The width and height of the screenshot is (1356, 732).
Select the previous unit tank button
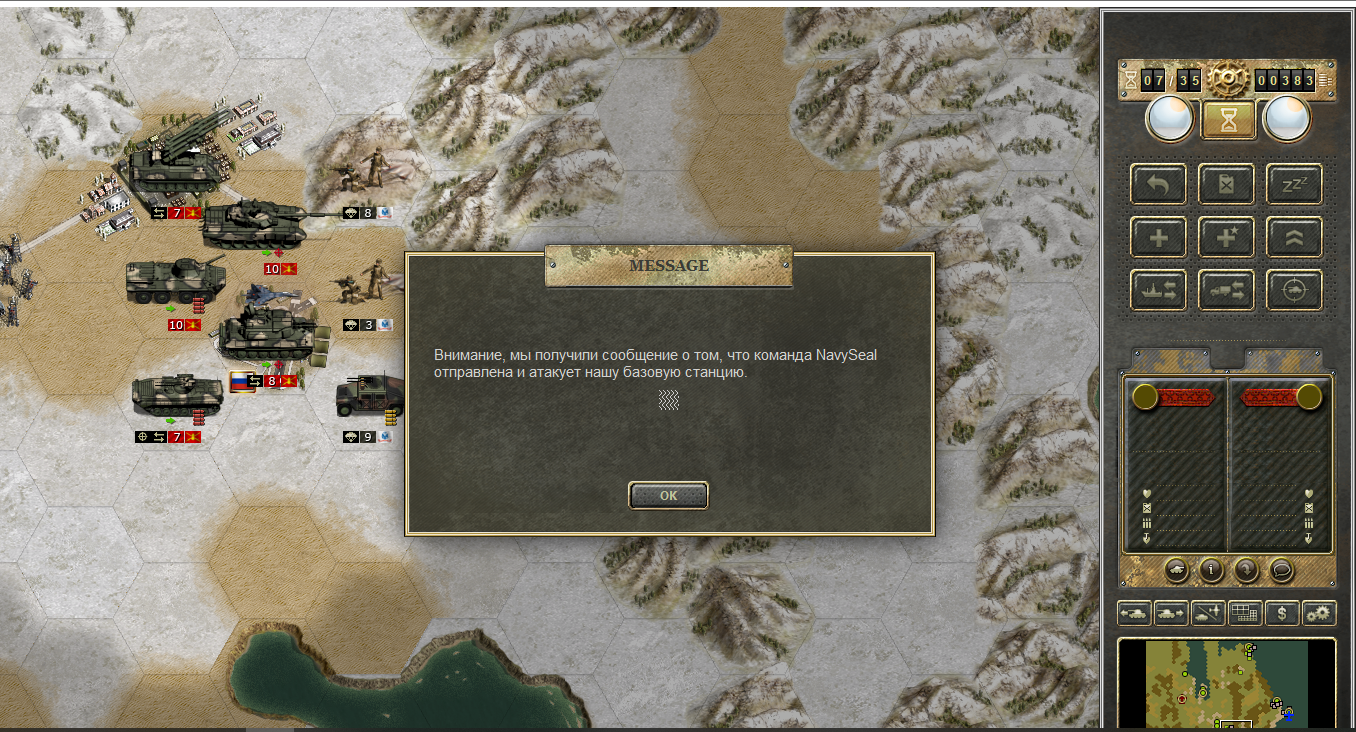[x=1134, y=613]
